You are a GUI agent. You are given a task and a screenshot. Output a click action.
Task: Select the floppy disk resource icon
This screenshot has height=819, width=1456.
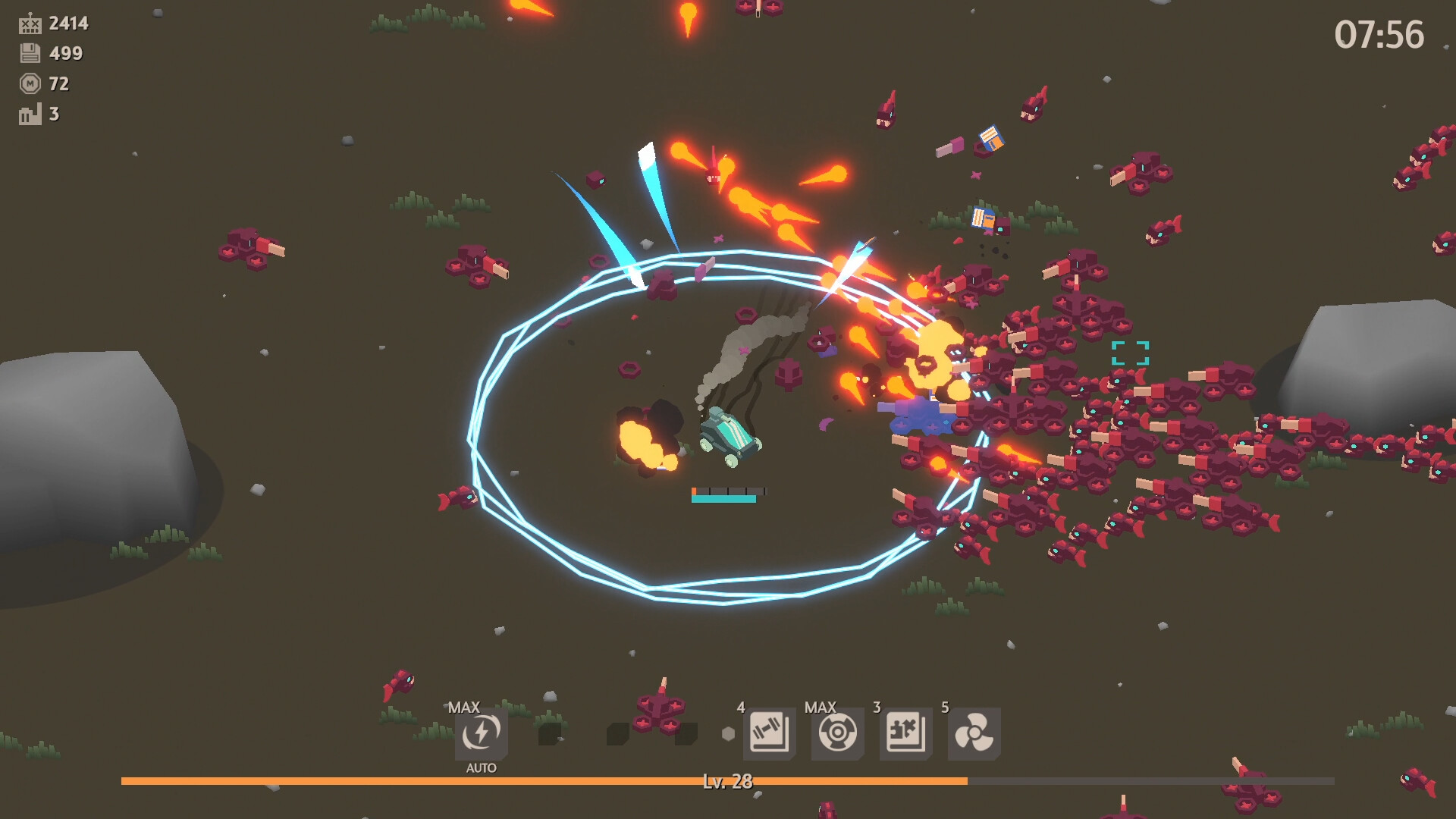[x=29, y=54]
